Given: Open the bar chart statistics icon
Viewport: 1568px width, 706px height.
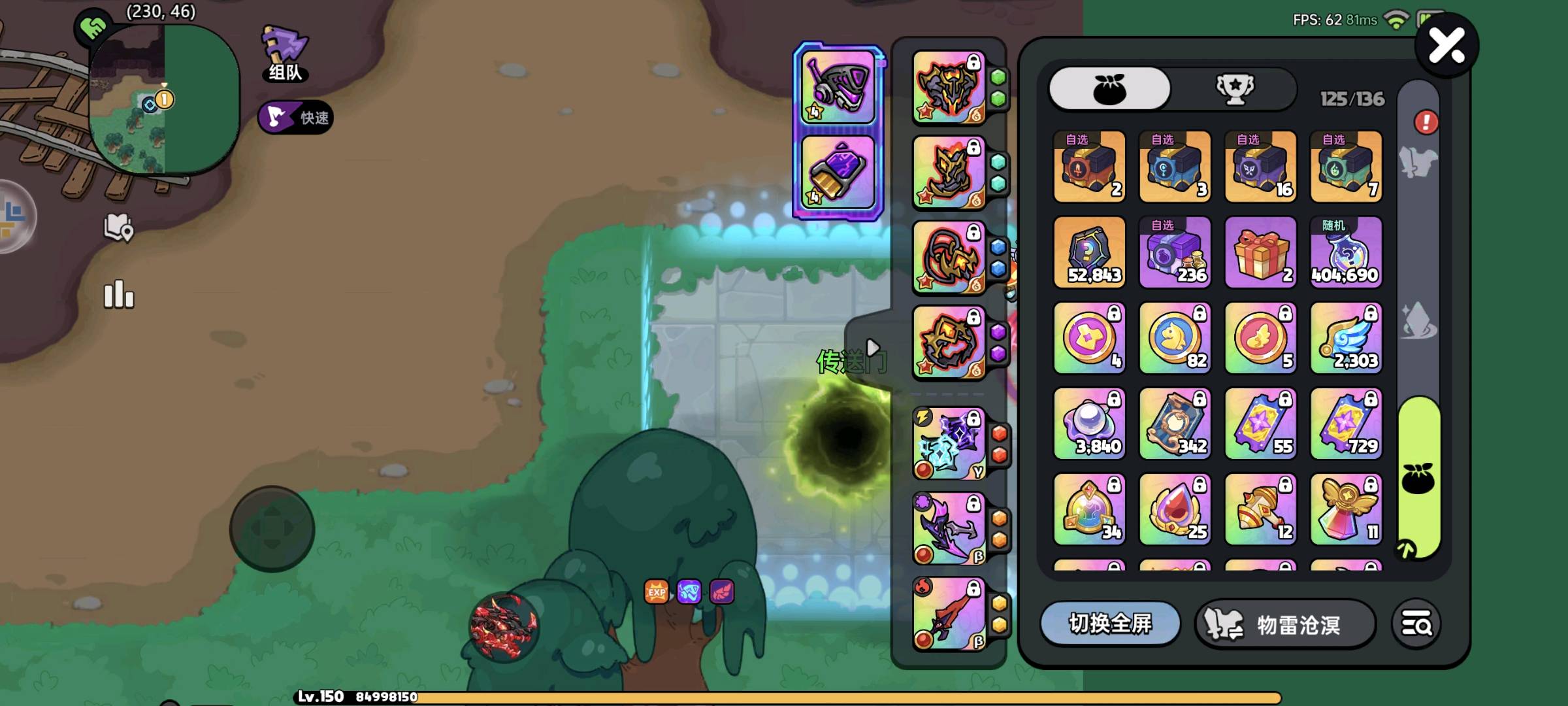Looking at the screenshot, I should point(118,295).
